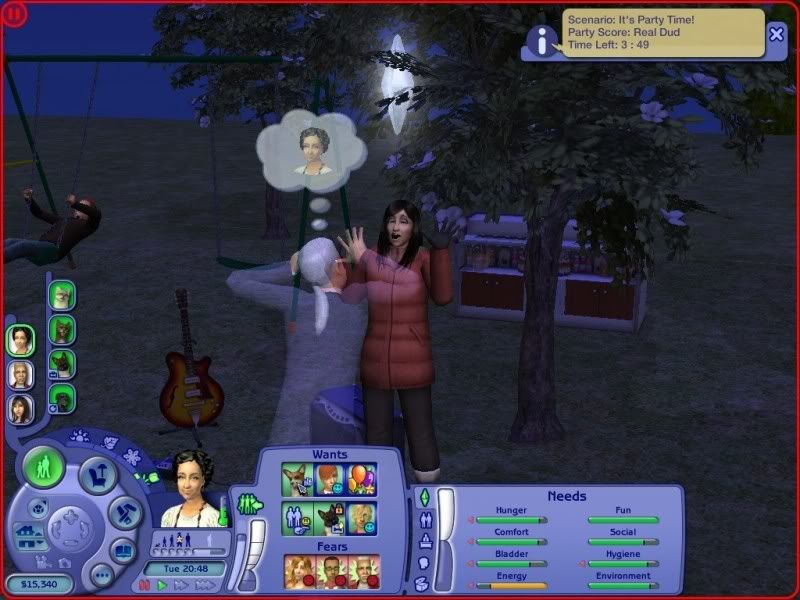Select the dark-haired young Sim portrait at bottom
Screen dimensions: 800x600
pos(20,408)
